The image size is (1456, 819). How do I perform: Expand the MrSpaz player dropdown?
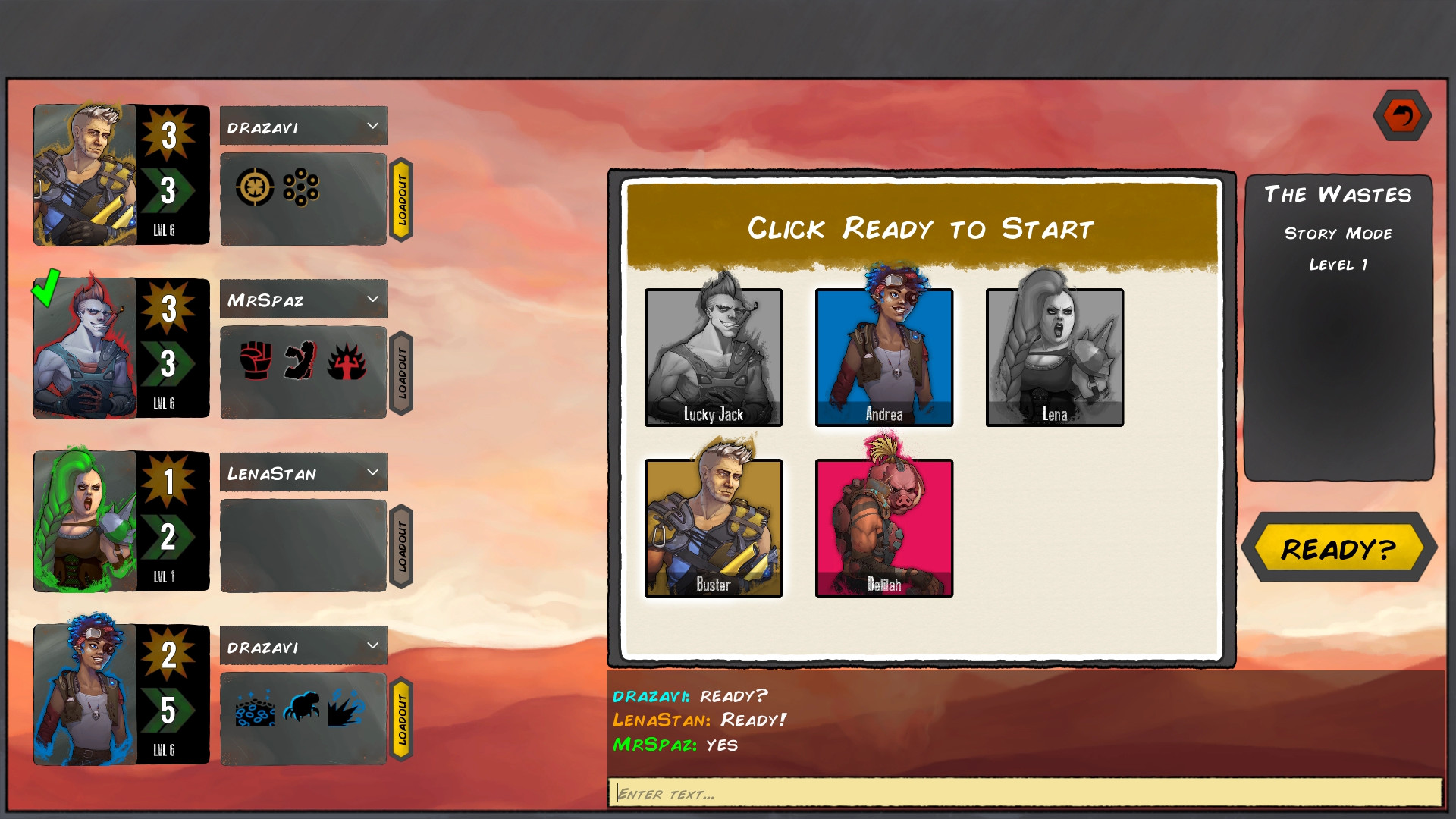(x=303, y=299)
